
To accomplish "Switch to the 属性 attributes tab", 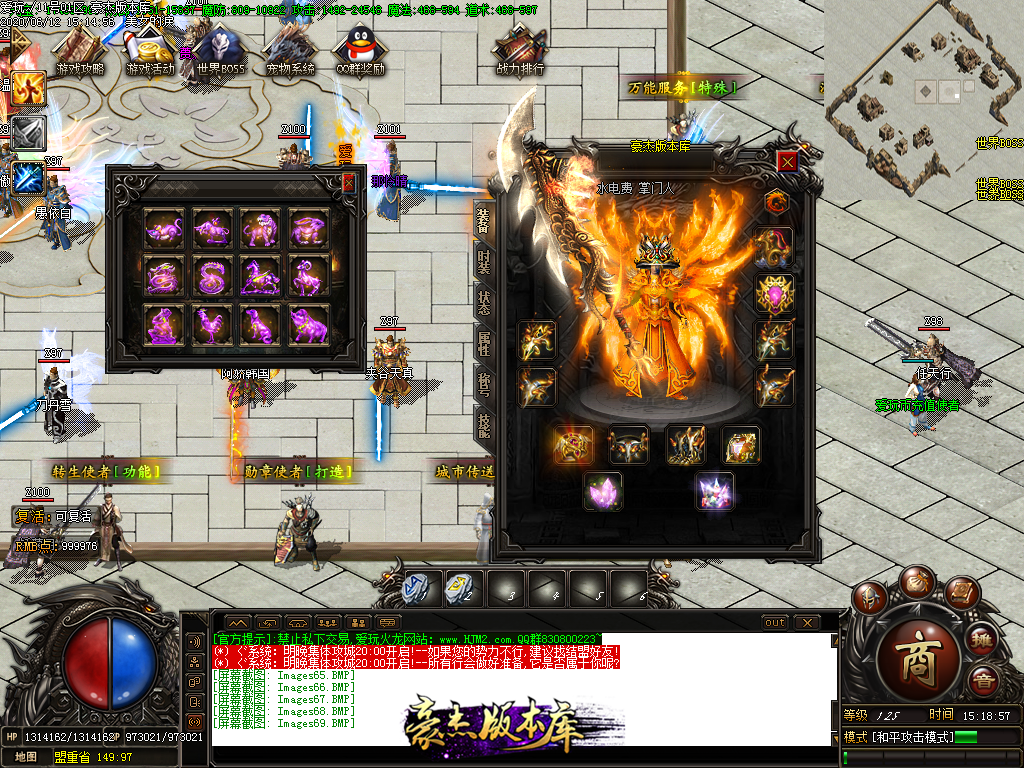I will point(483,345).
